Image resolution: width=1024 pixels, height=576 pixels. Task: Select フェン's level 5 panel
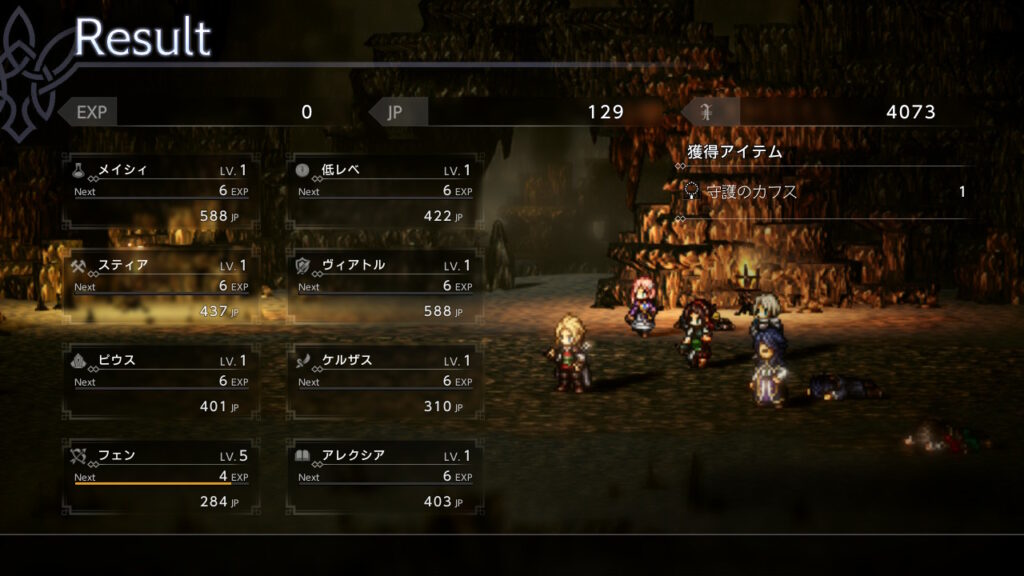point(161,477)
